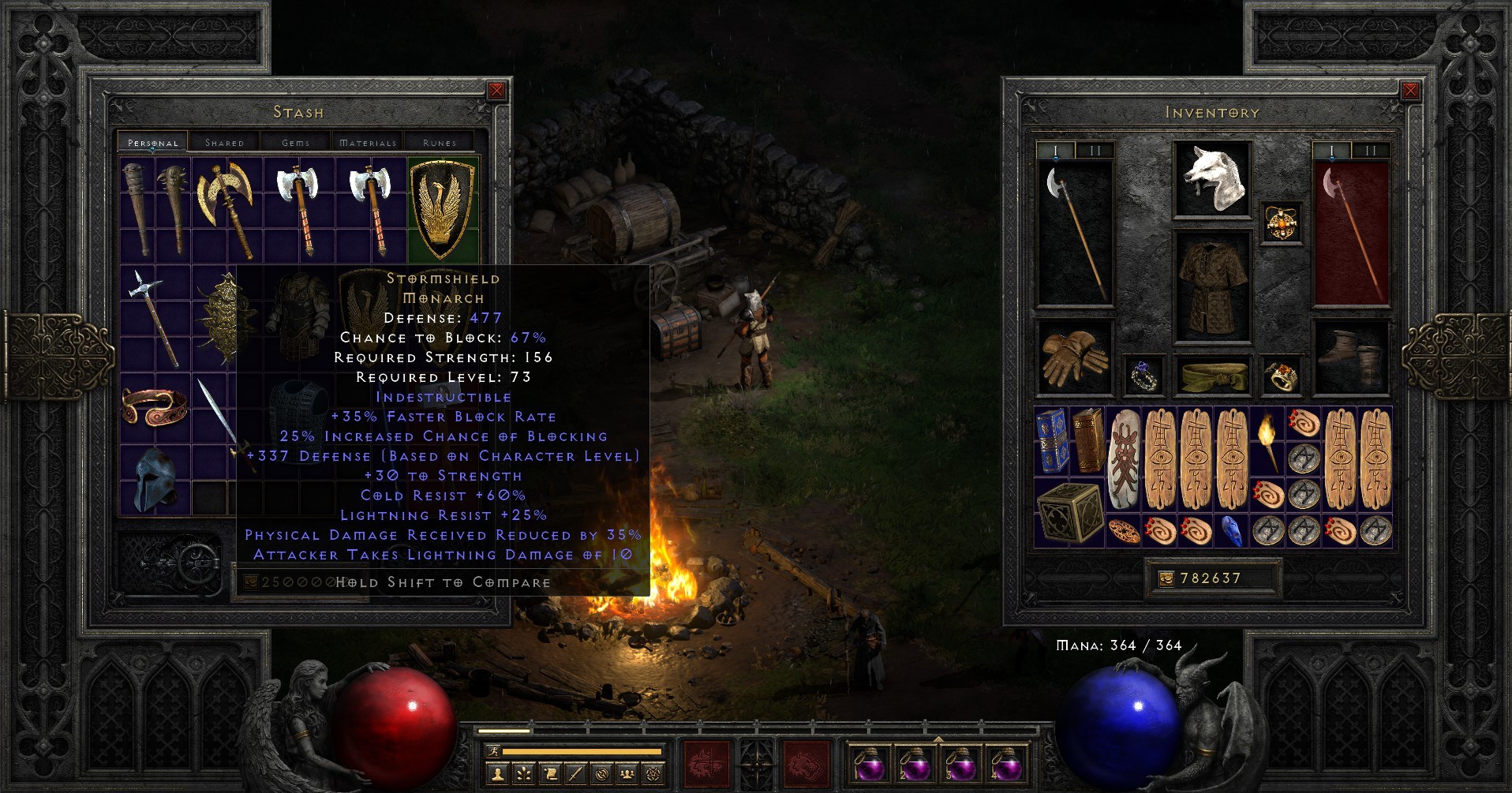This screenshot has height=793, width=1512.
Task: Click the pentagram icon in the bottom bar
Action: pos(655,775)
